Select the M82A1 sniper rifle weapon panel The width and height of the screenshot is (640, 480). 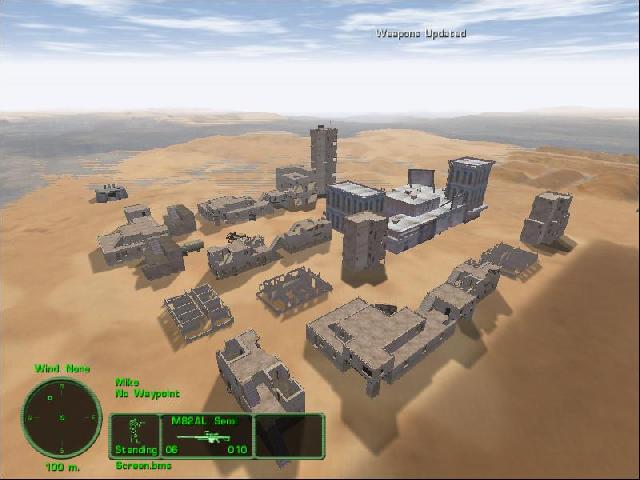click(207, 436)
